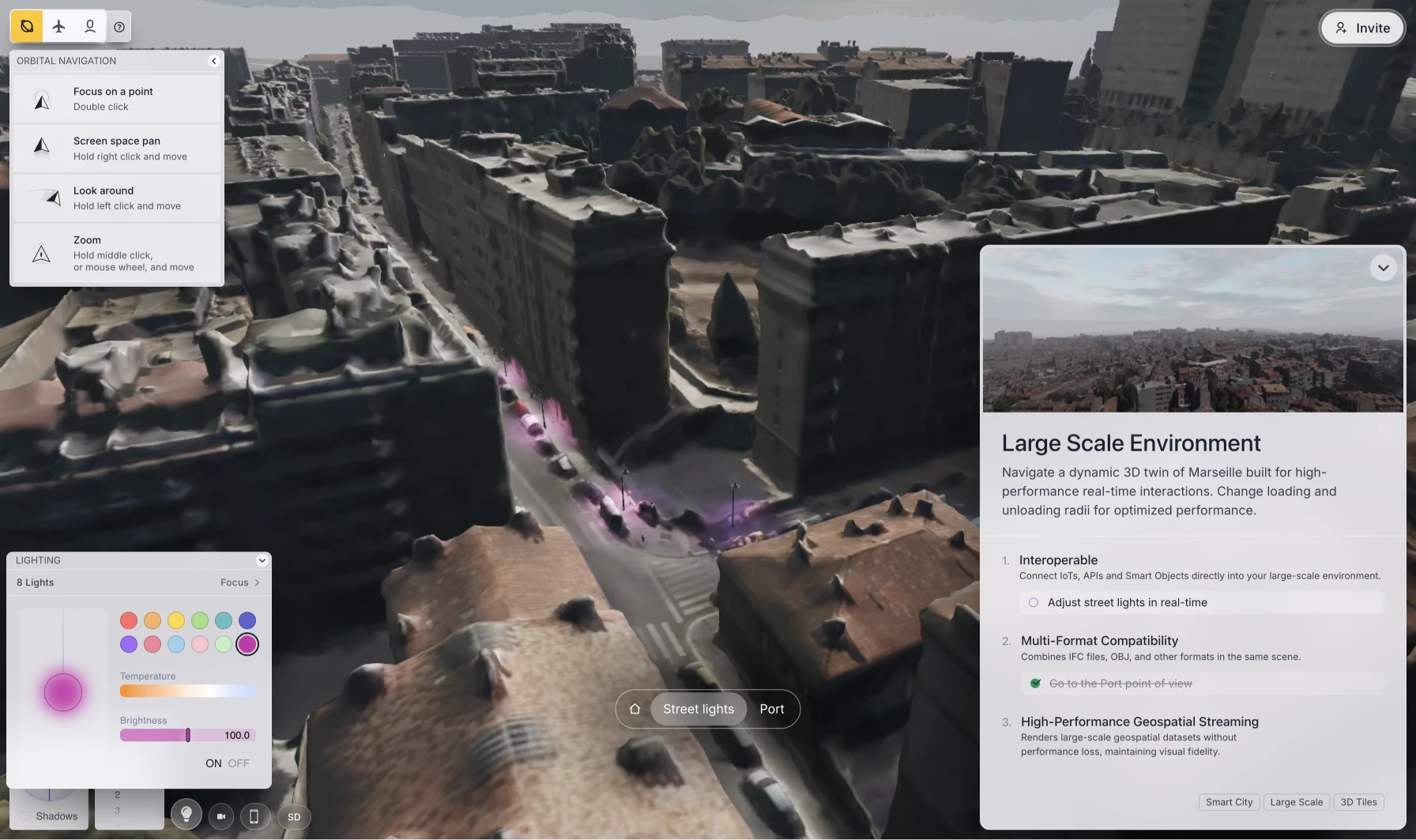Return to the home view
The width and height of the screenshot is (1416, 840).
[x=635, y=709]
